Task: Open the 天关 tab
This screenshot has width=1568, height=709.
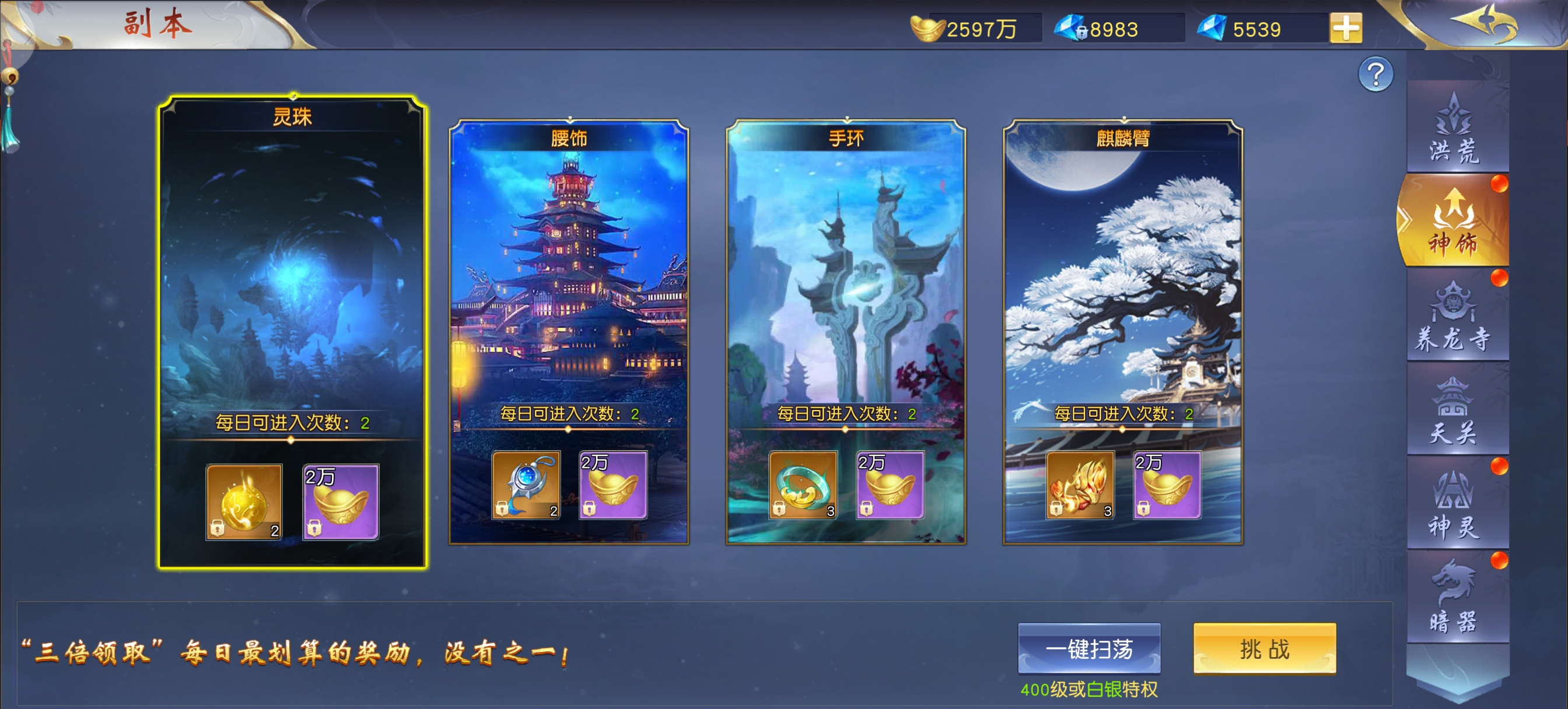Action: tap(1454, 412)
